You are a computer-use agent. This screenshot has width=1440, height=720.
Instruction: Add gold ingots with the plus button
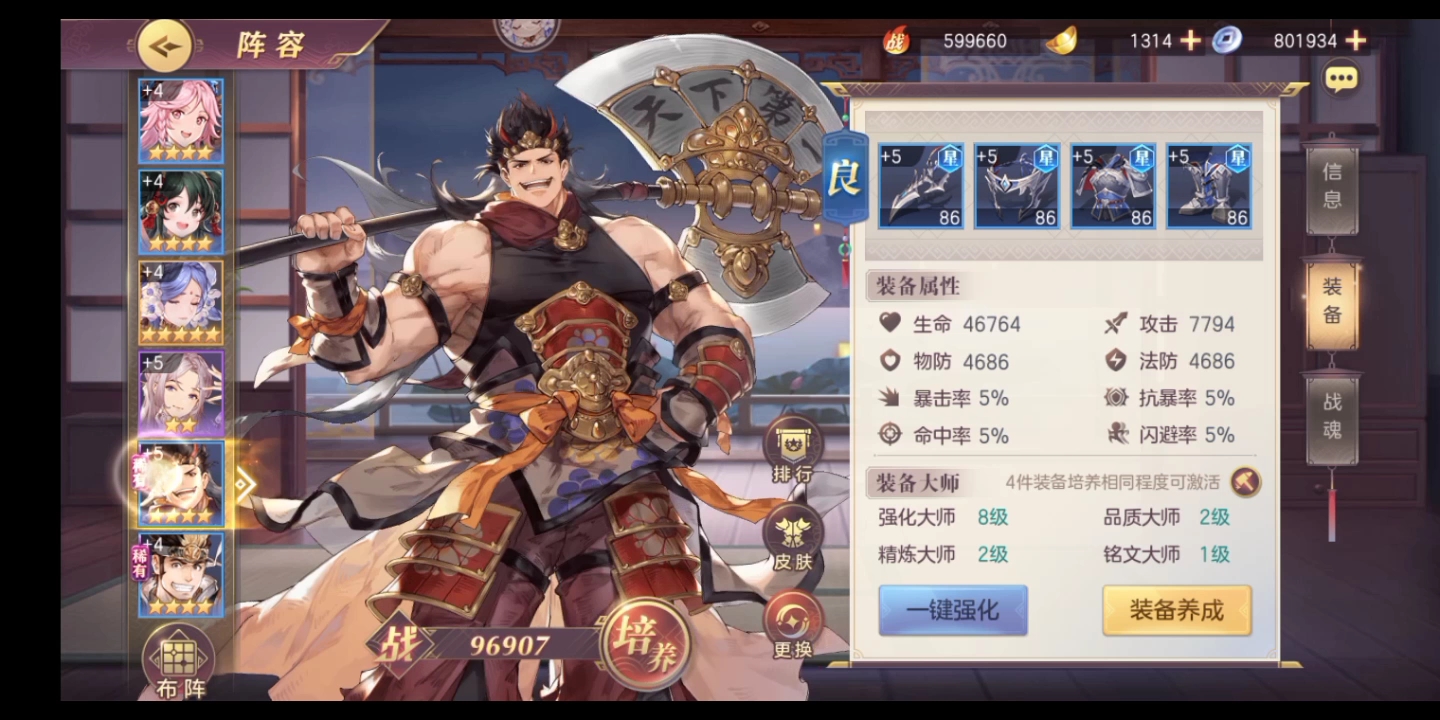pyautogui.click(x=1190, y=41)
